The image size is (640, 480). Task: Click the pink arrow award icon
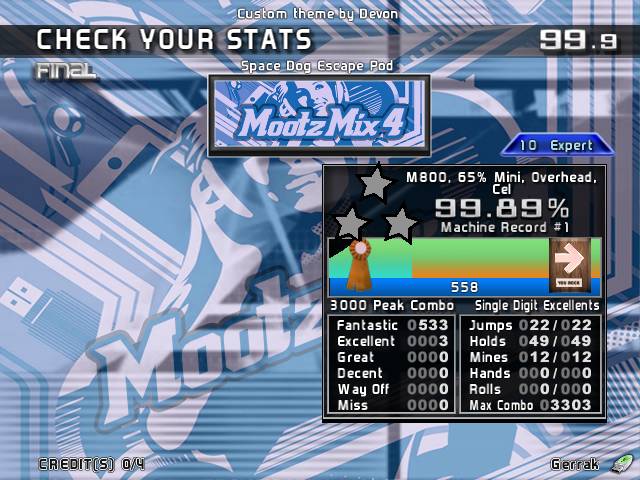pos(573,261)
